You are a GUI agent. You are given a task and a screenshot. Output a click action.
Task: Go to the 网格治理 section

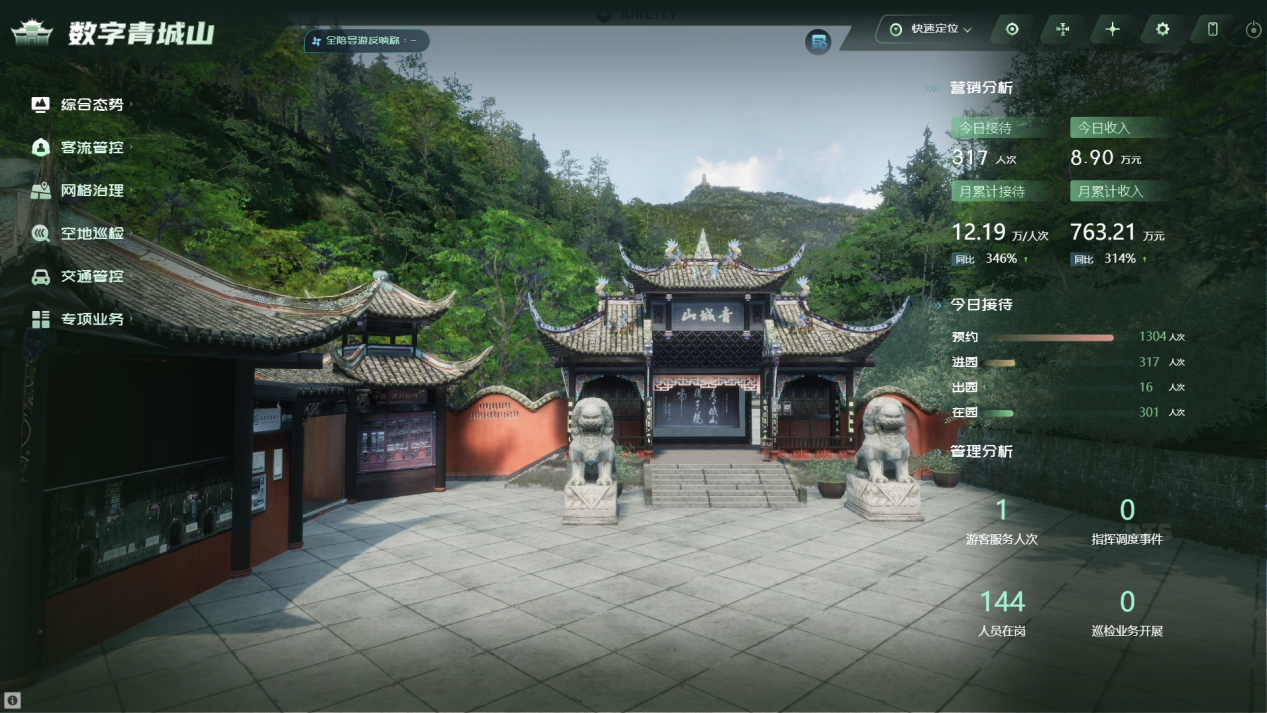91,190
